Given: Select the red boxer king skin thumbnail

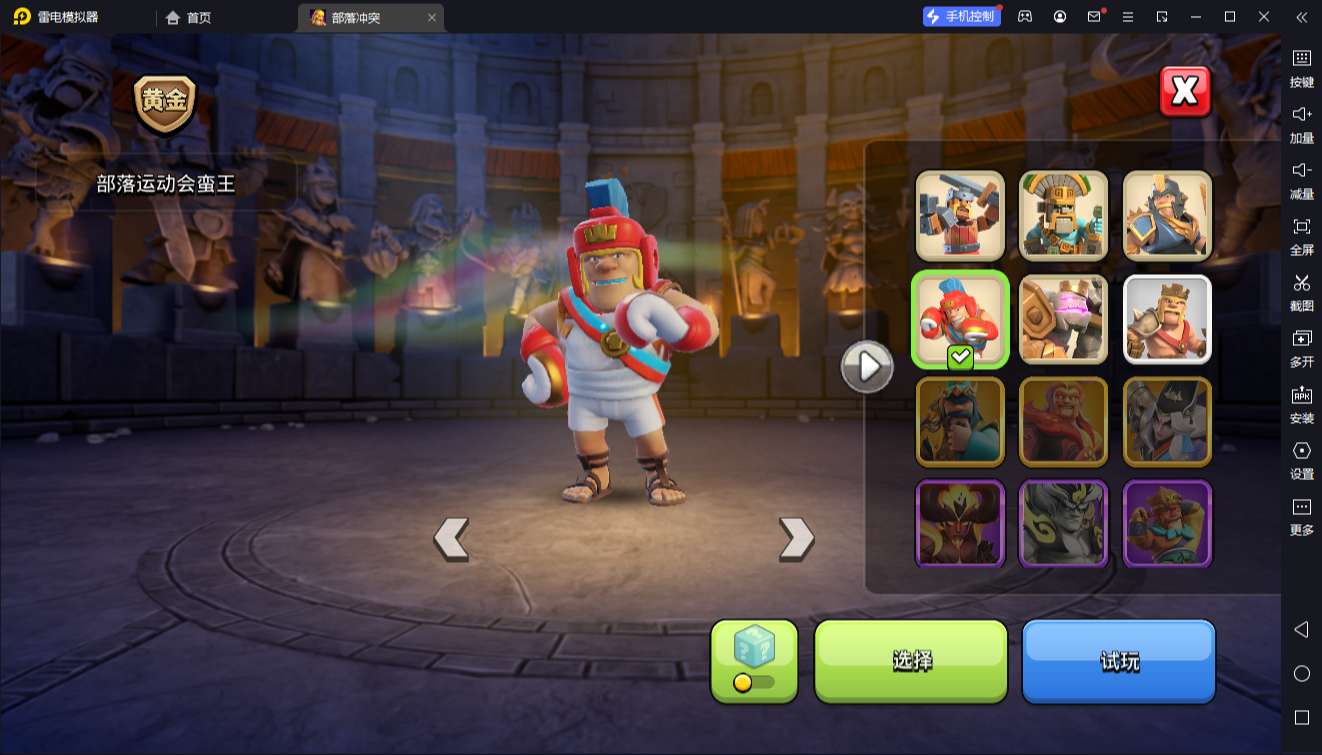Looking at the screenshot, I should (961, 319).
